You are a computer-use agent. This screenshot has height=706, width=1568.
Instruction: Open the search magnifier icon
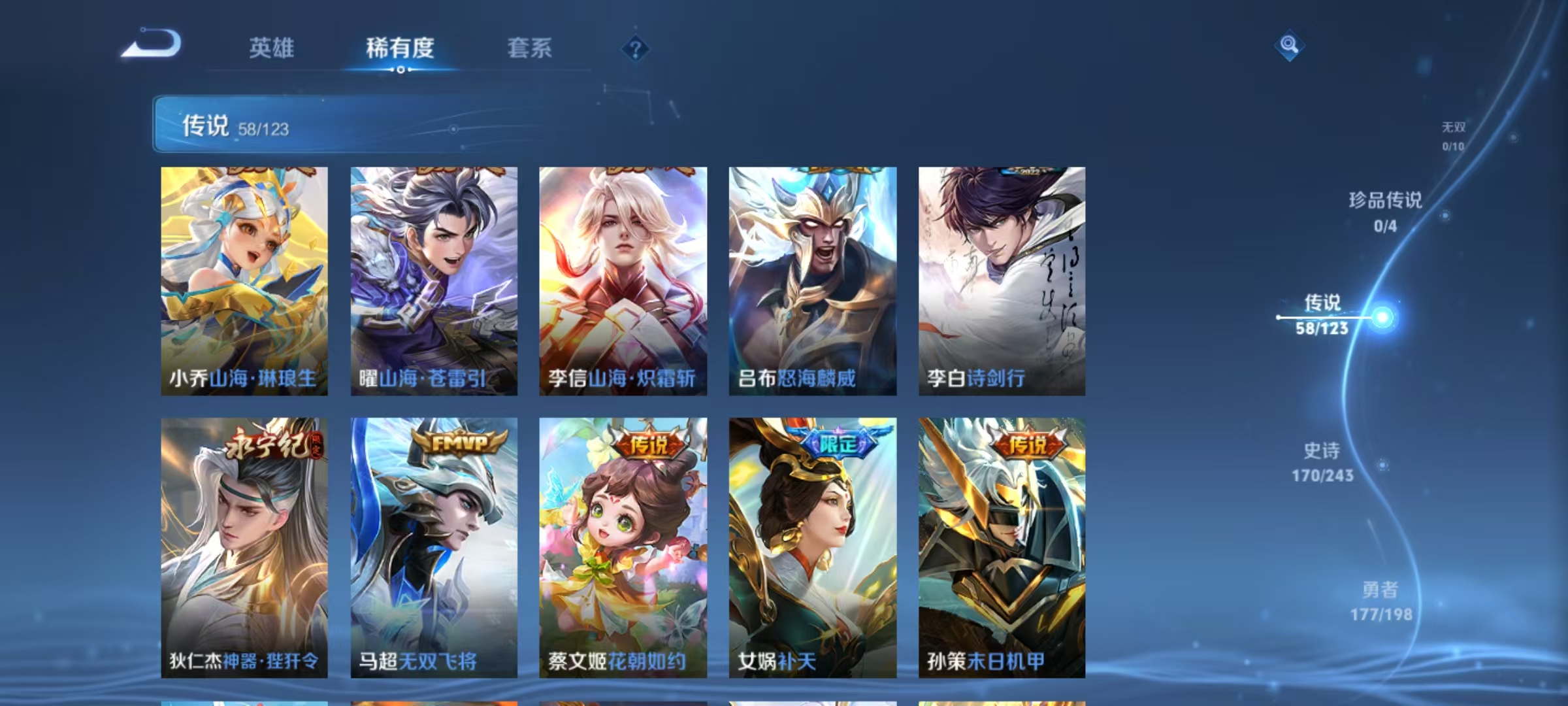pyautogui.click(x=1288, y=45)
